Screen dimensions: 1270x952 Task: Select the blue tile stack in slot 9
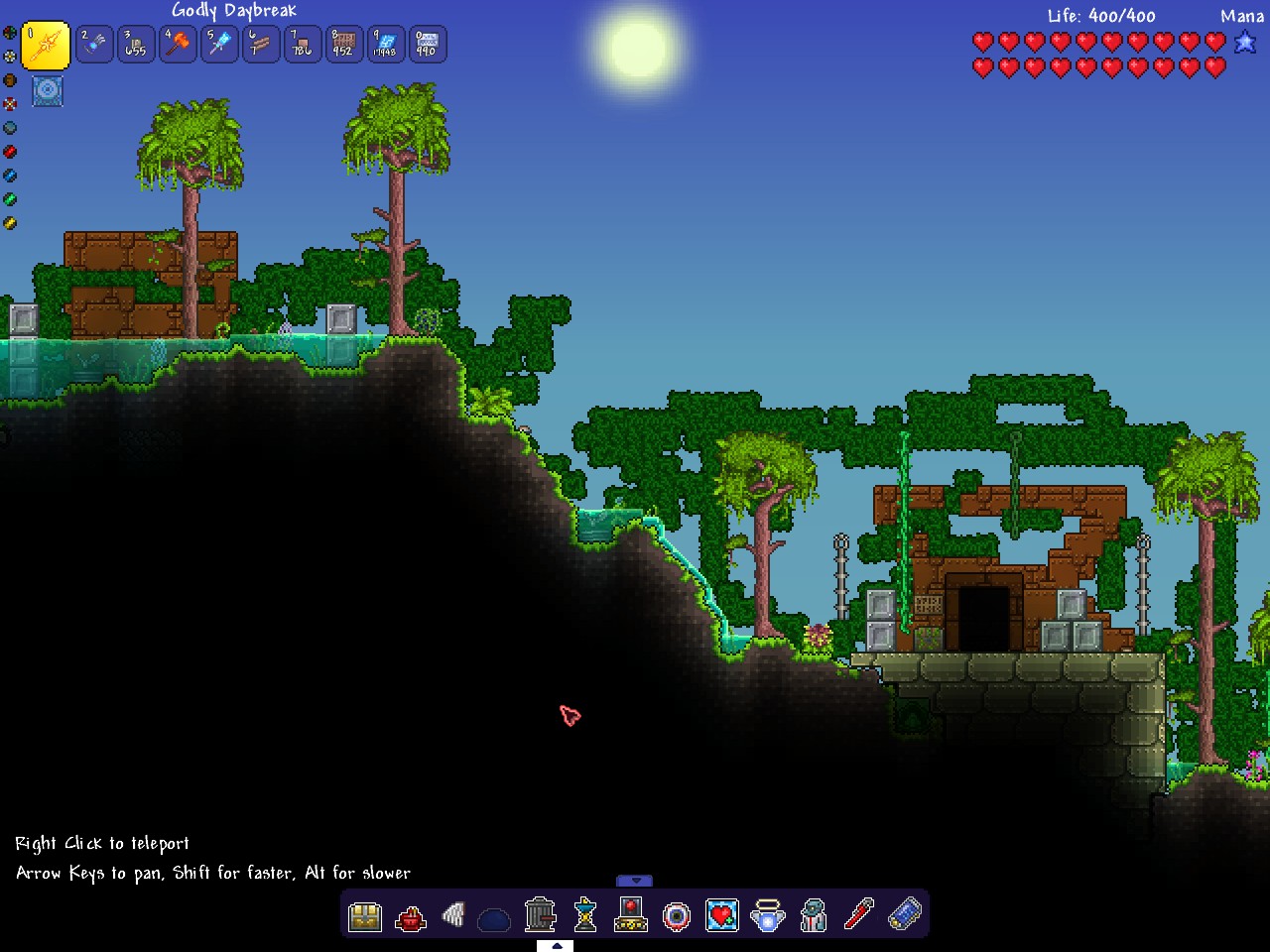pos(385,45)
